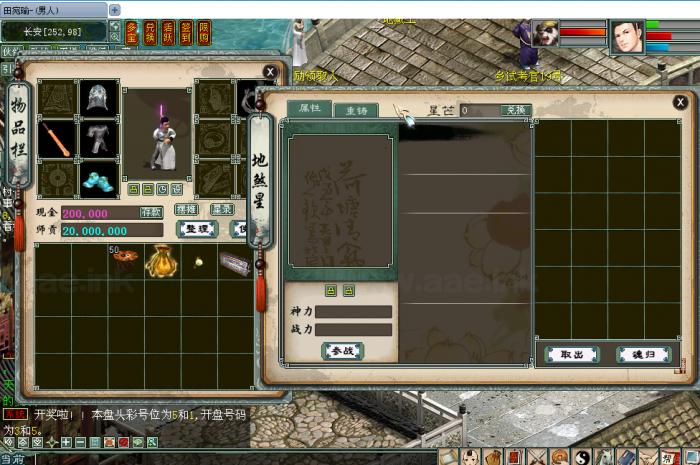Click the plus button to add a tab
Viewport: 700px width, 465px height.
[x=114, y=9]
